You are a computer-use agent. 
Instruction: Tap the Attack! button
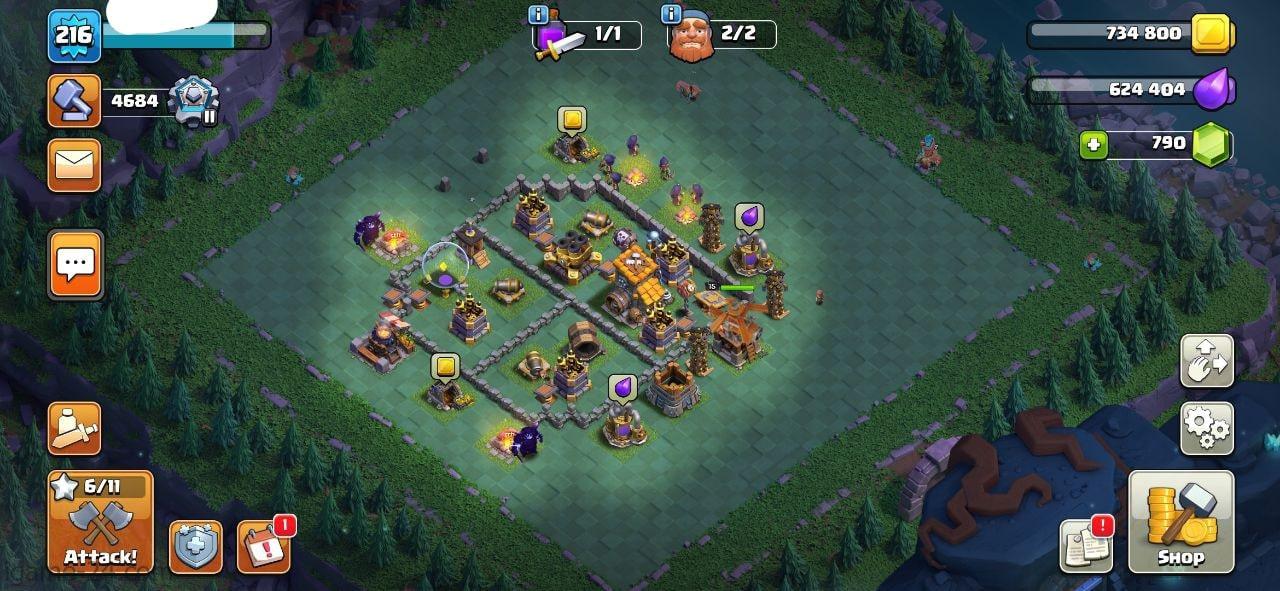coord(100,522)
